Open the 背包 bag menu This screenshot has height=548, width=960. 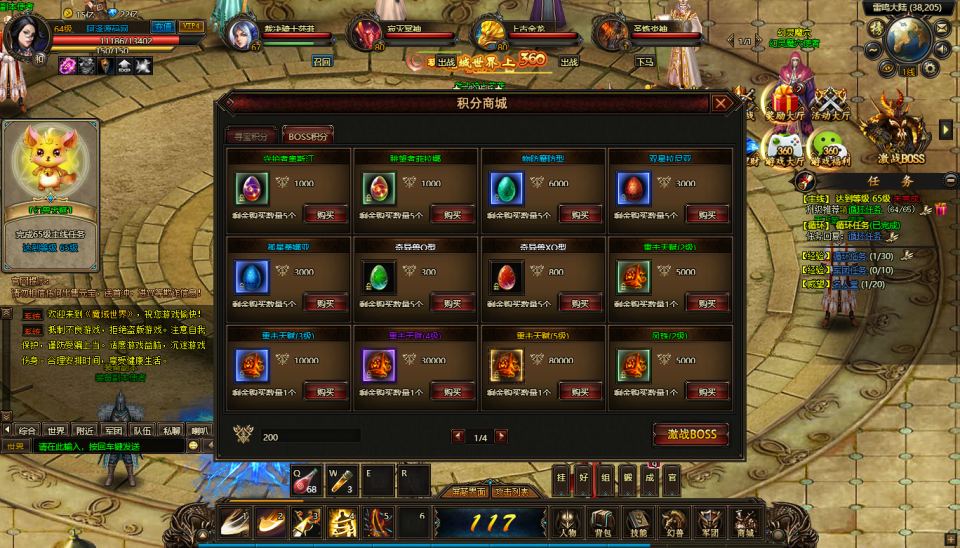[x=602, y=522]
